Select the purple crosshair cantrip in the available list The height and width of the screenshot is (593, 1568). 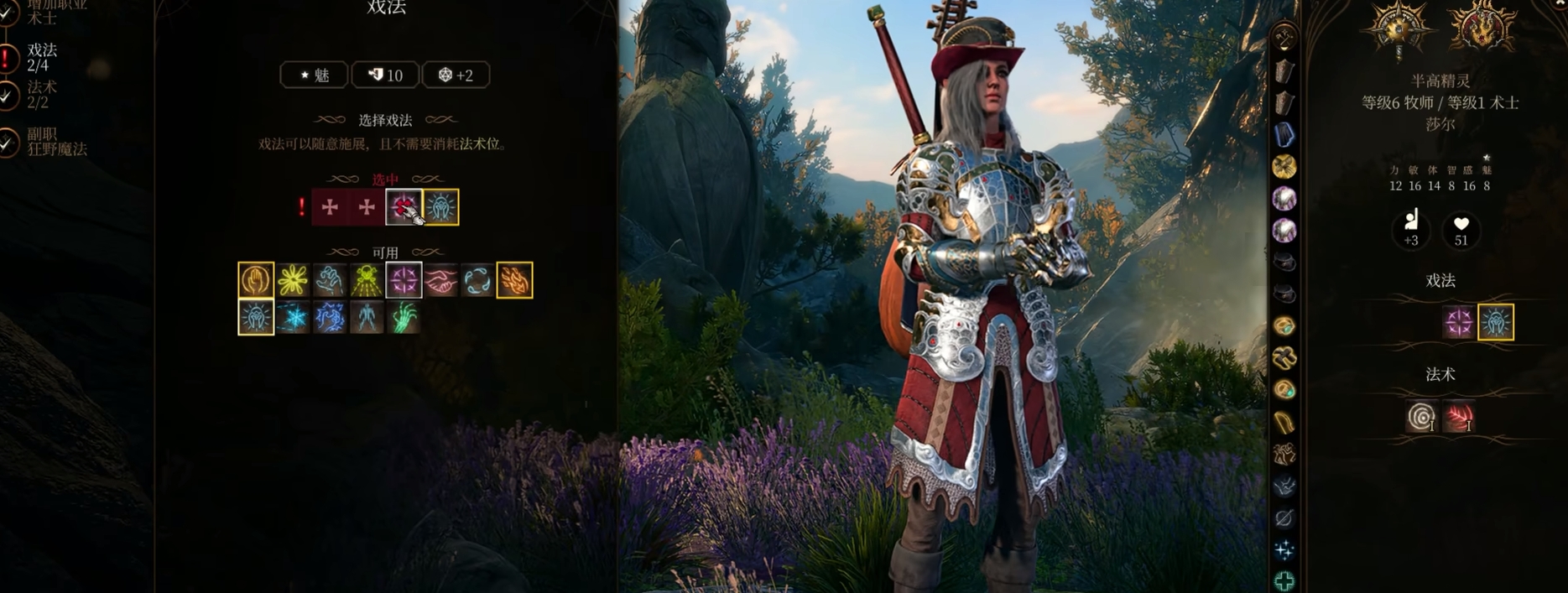click(x=404, y=280)
